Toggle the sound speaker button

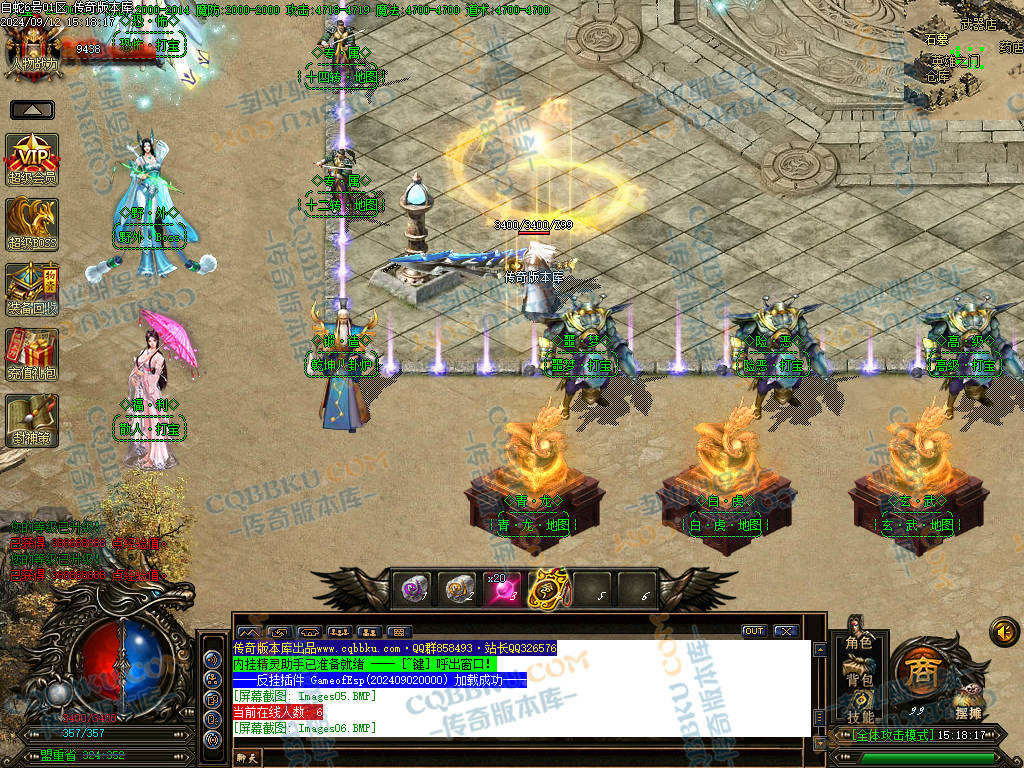coord(1004,631)
